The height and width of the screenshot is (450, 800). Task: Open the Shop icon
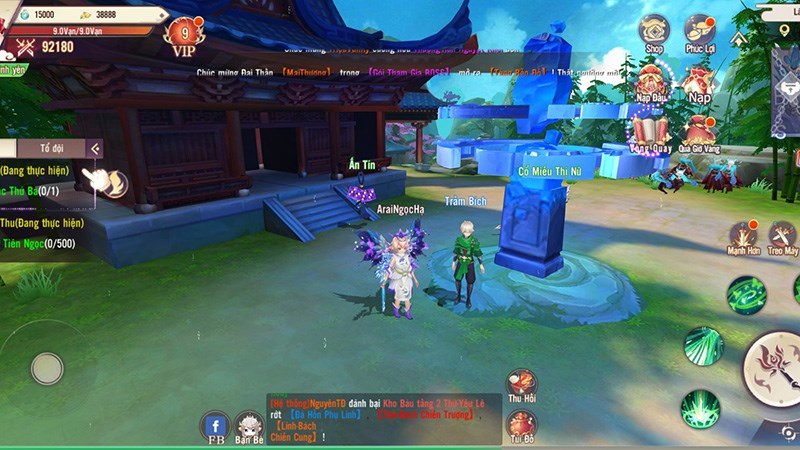(x=654, y=30)
